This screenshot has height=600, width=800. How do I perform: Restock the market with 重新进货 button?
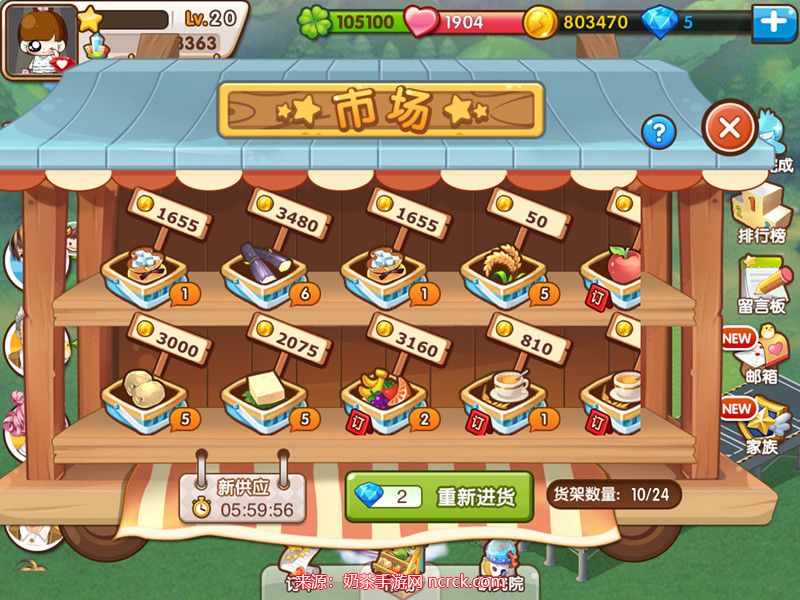click(x=438, y=497)
